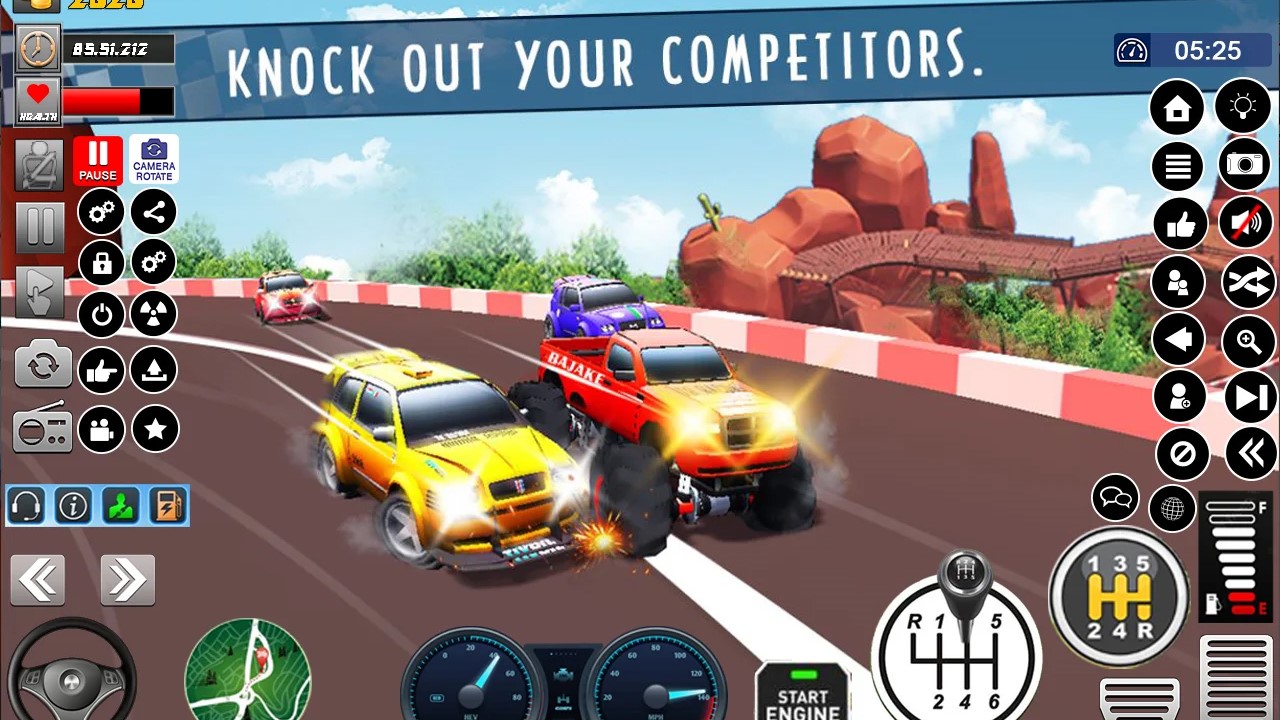
Task: Select the shuffle tracks icon
Action: point(1247,282)
